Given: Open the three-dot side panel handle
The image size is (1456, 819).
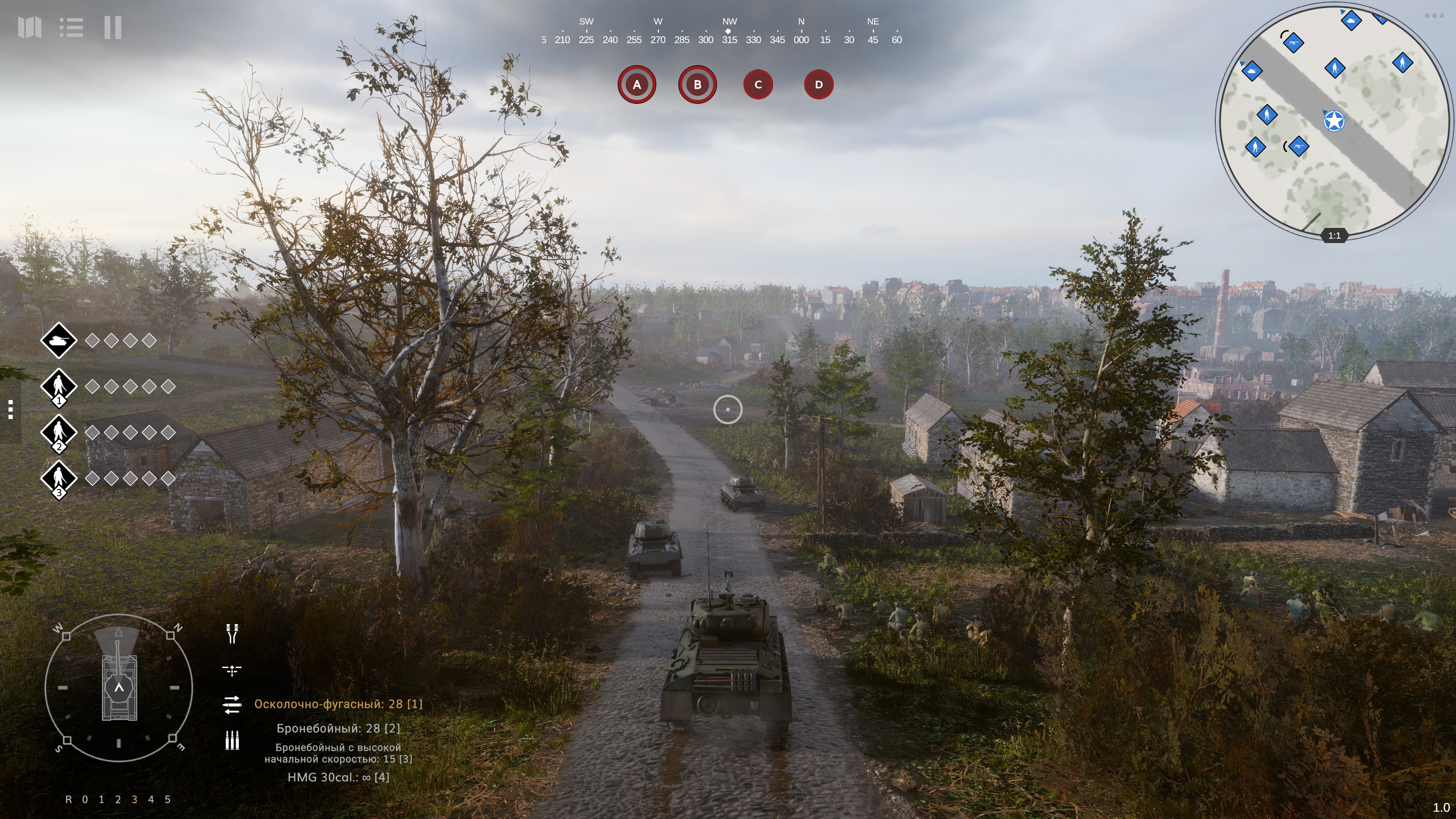Looking at the screenshot, I should tap(10, 409).
